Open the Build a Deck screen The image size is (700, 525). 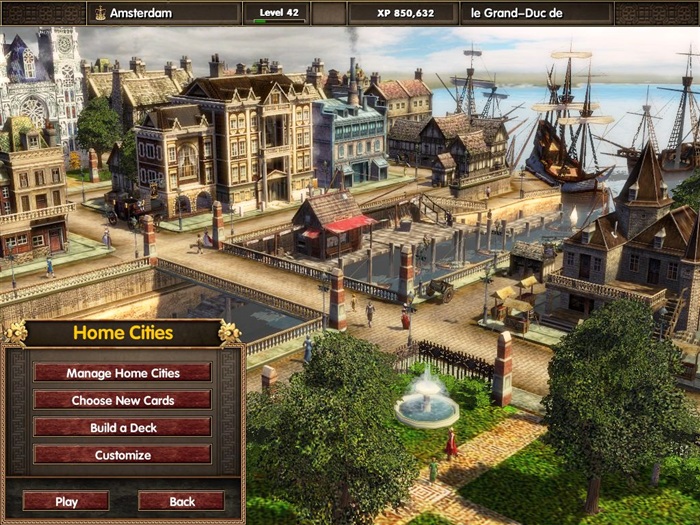point(122,427)
